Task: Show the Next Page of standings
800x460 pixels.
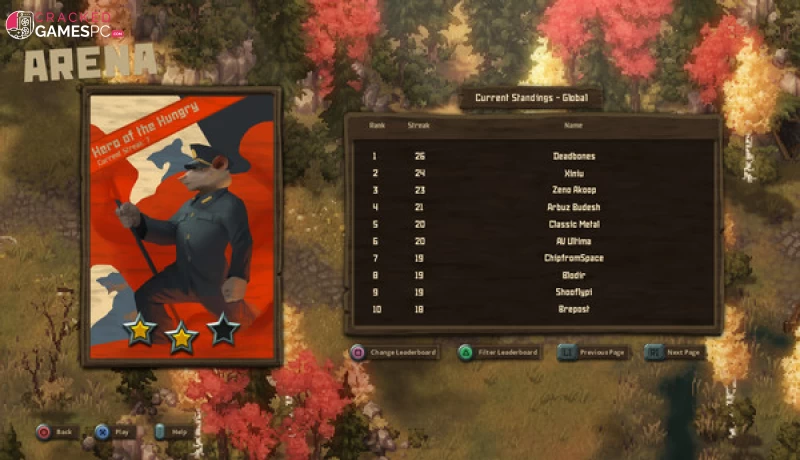Action: tap(678, 353)
